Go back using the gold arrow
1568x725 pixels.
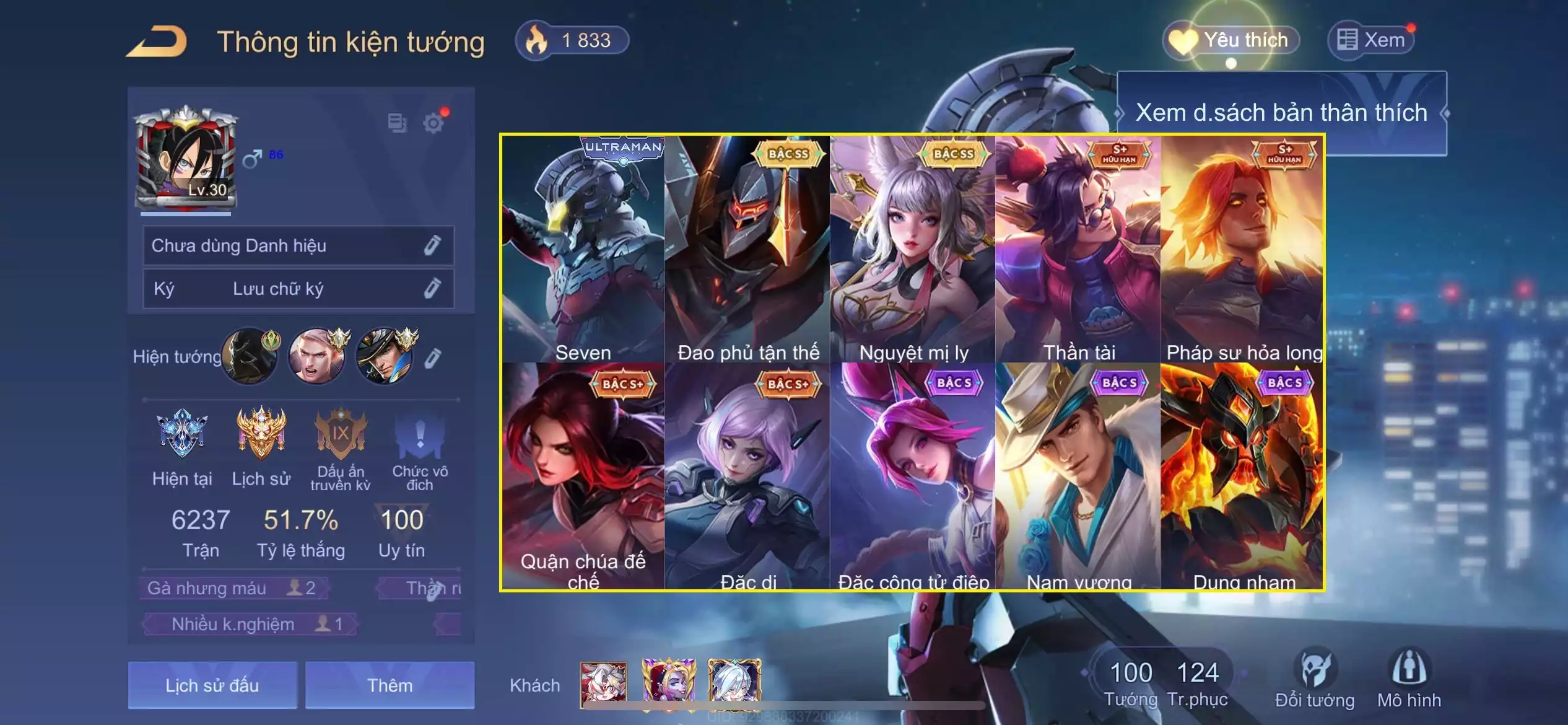point(157,42)
